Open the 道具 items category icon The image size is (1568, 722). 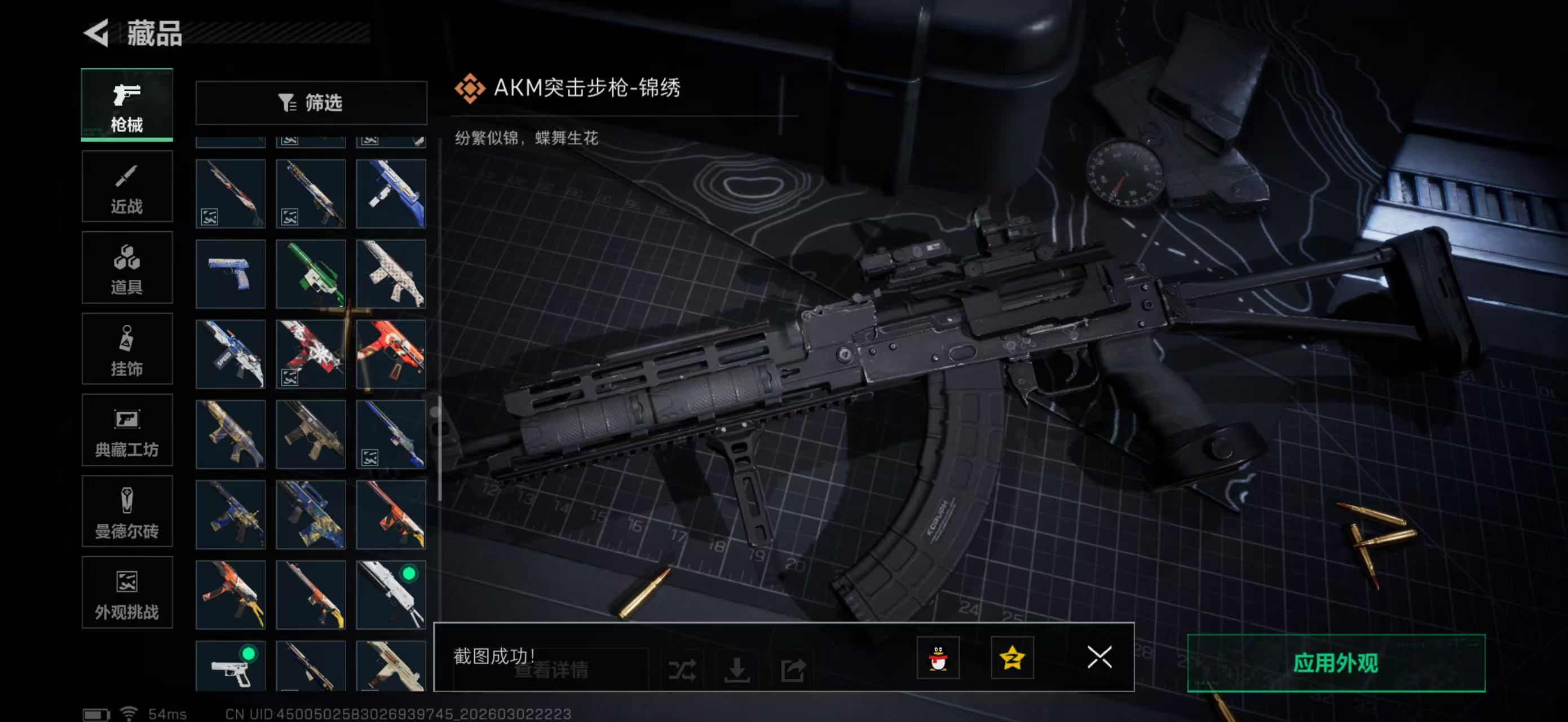pos(127,268)
